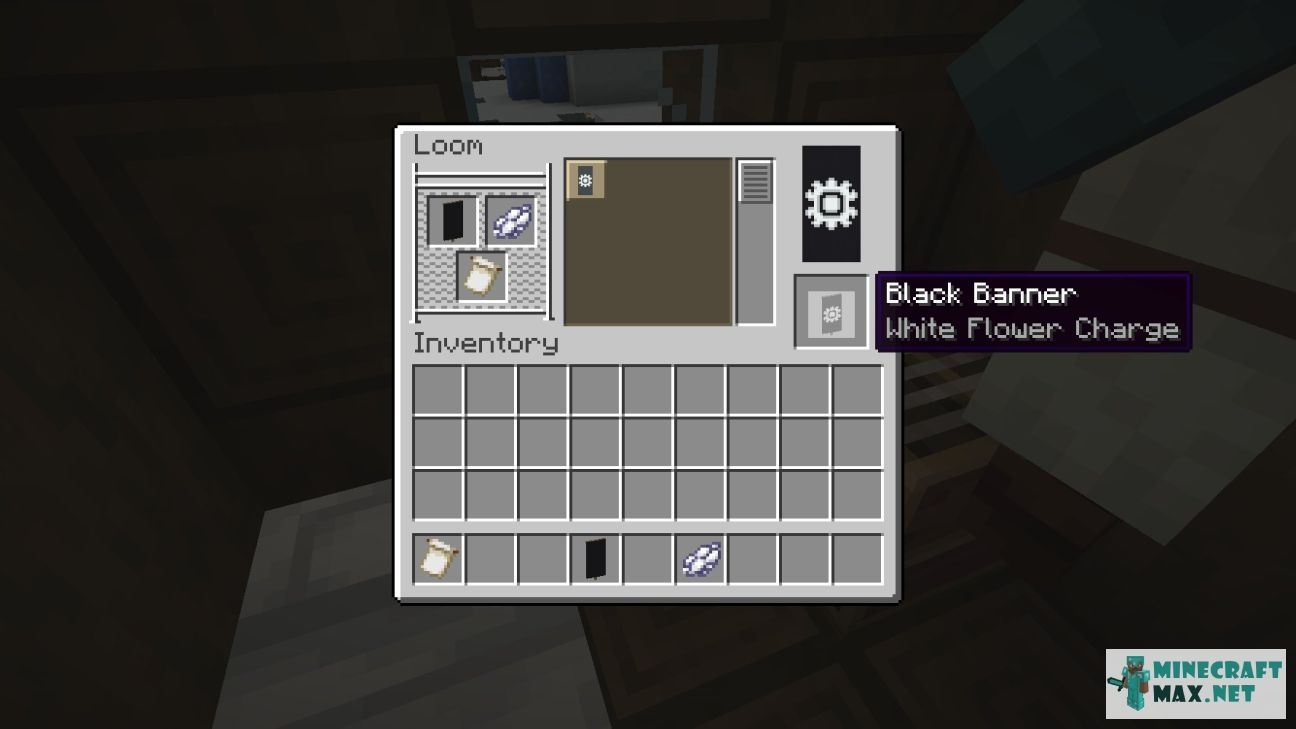
Task: Click the last slot in the hotbar row
Action: click(x=858, y=559)
